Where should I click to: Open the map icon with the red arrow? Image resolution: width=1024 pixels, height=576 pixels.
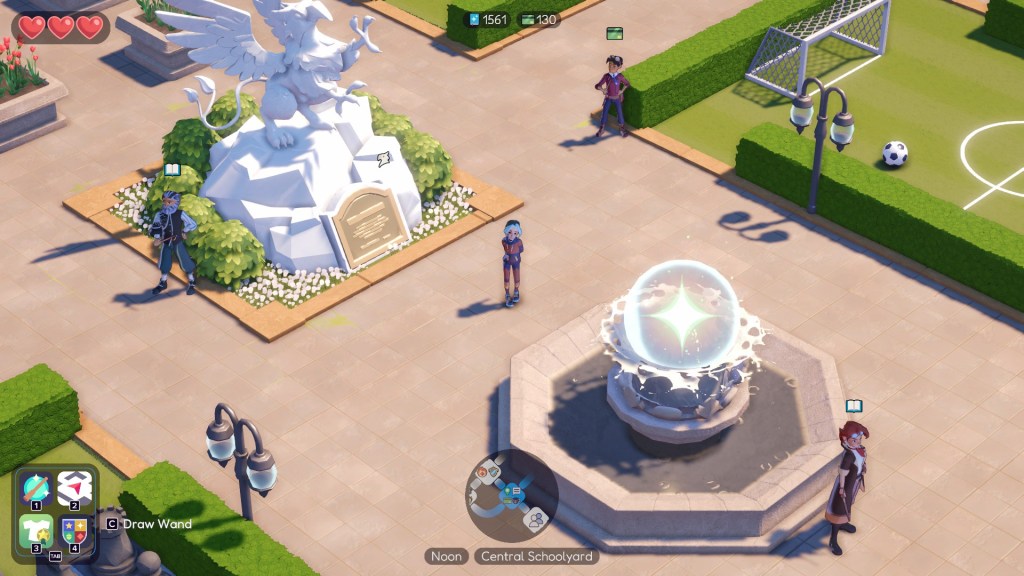point(73,489)
